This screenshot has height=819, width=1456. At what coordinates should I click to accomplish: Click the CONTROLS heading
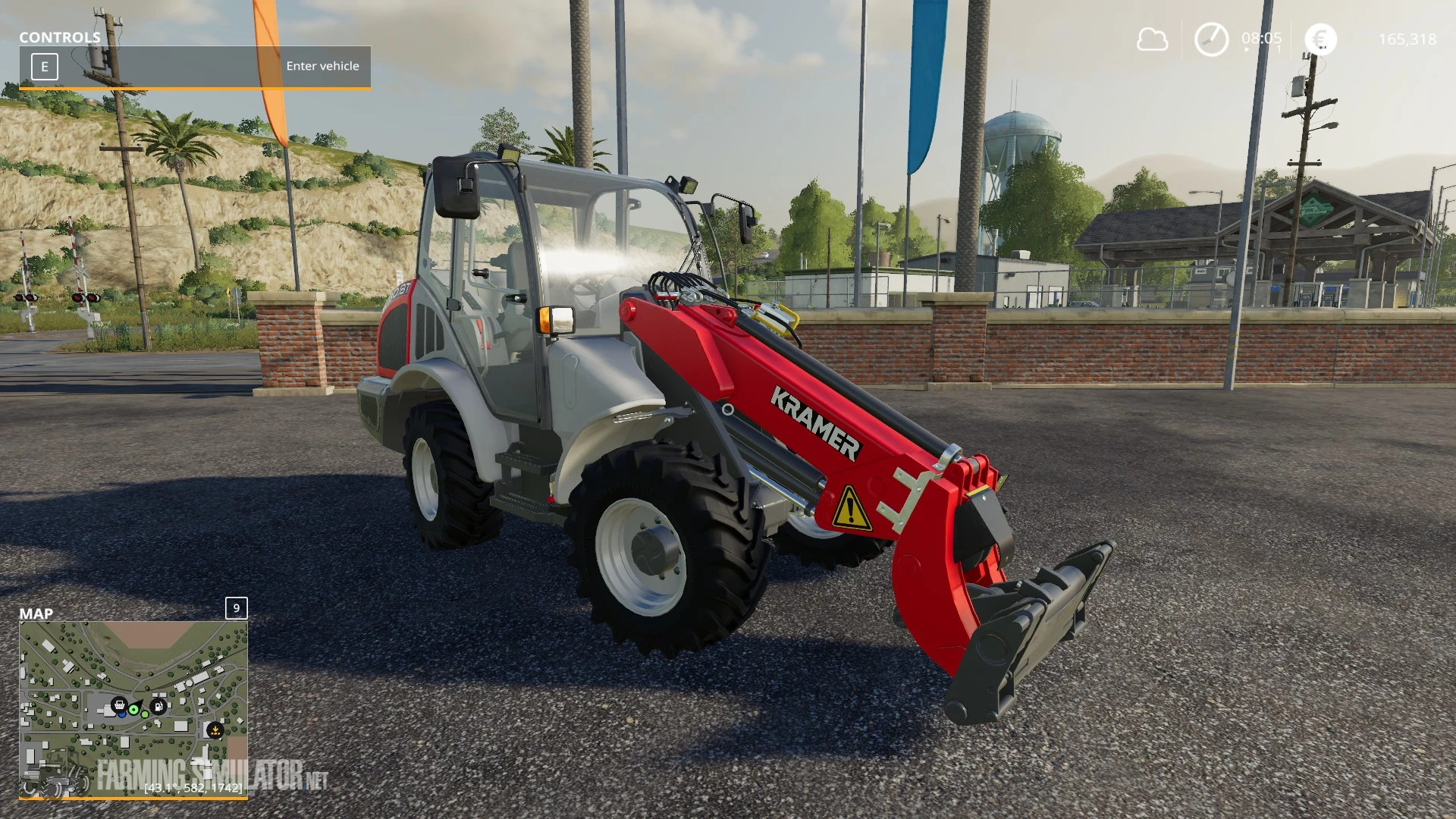tap(61, 36)
